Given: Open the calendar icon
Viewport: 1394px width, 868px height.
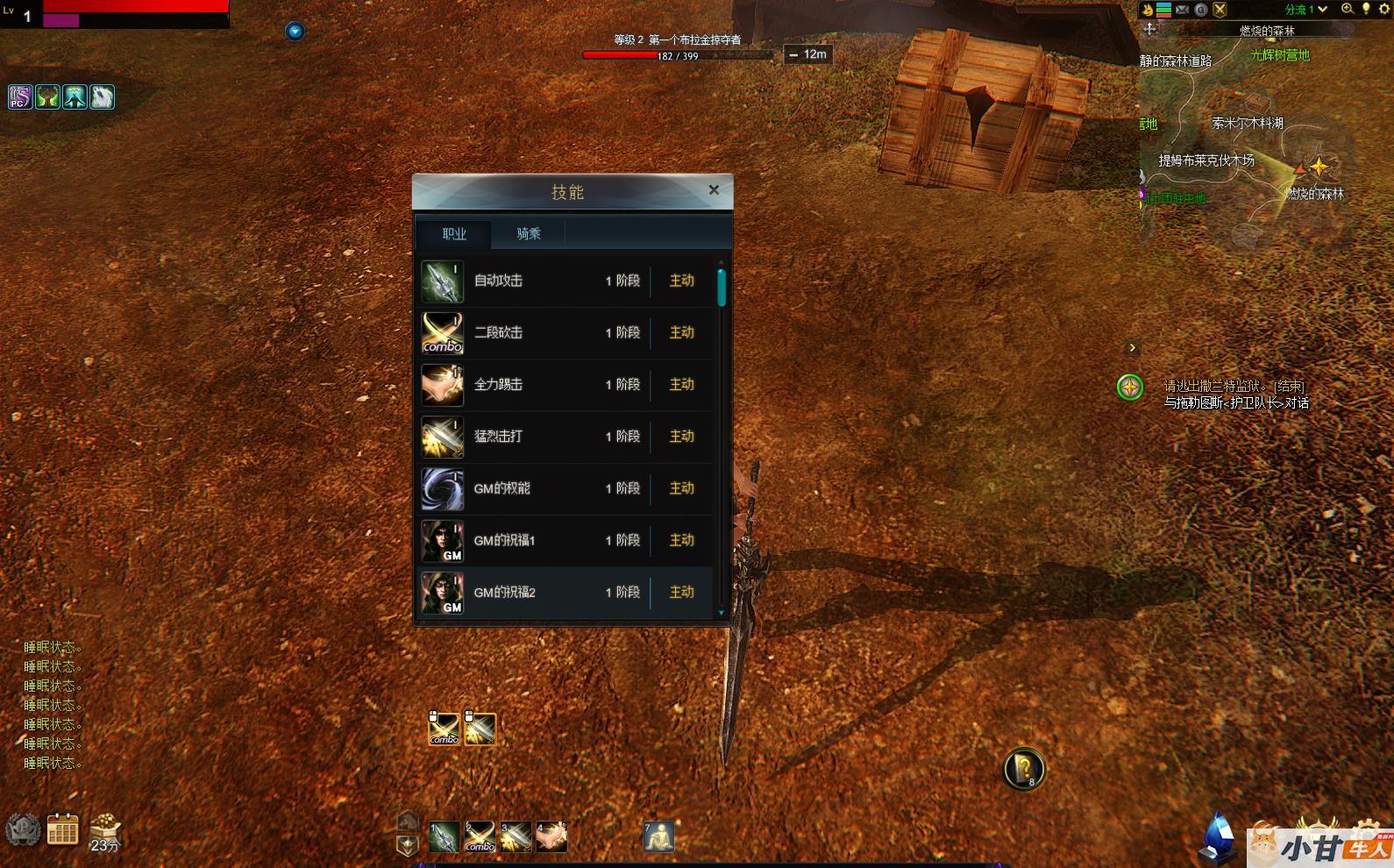Looking at the screenshot, I should pos(62,829).
